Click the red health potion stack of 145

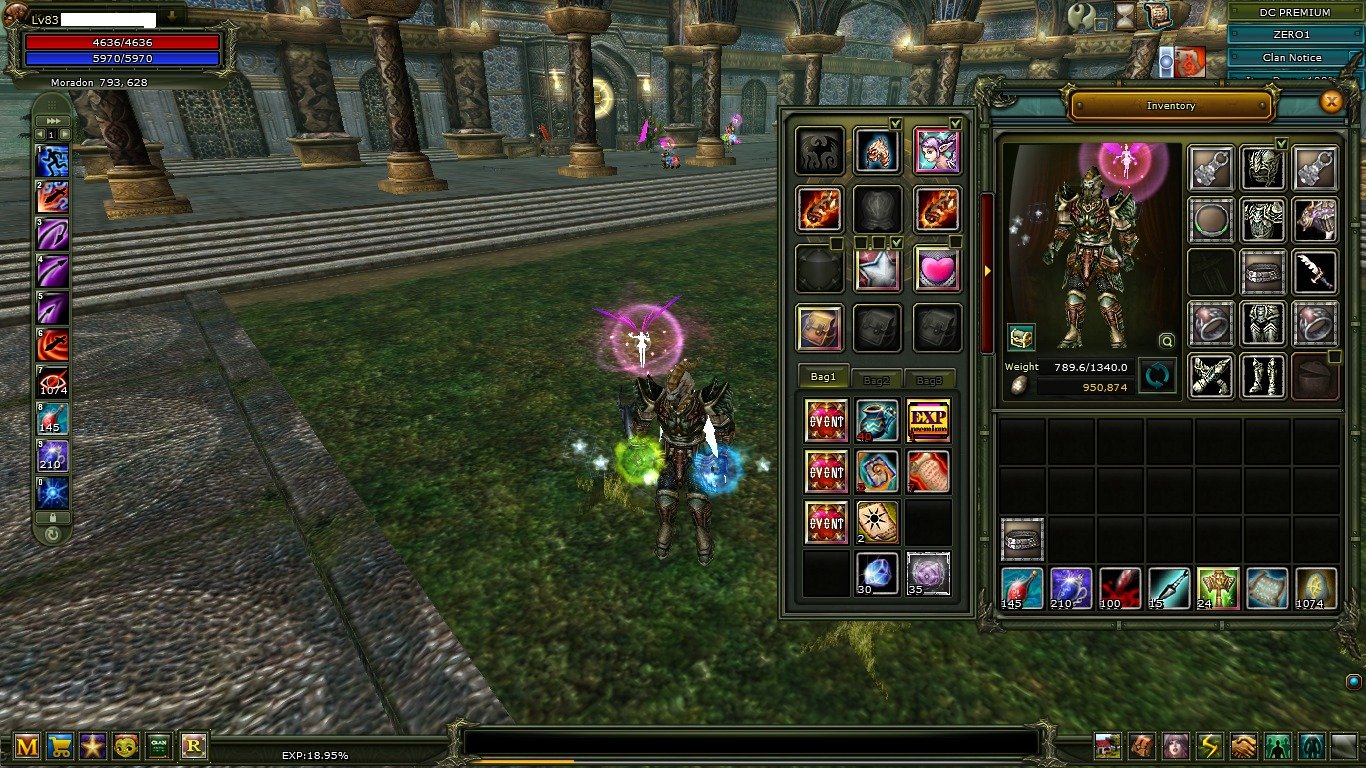(x=1022, y=588)
